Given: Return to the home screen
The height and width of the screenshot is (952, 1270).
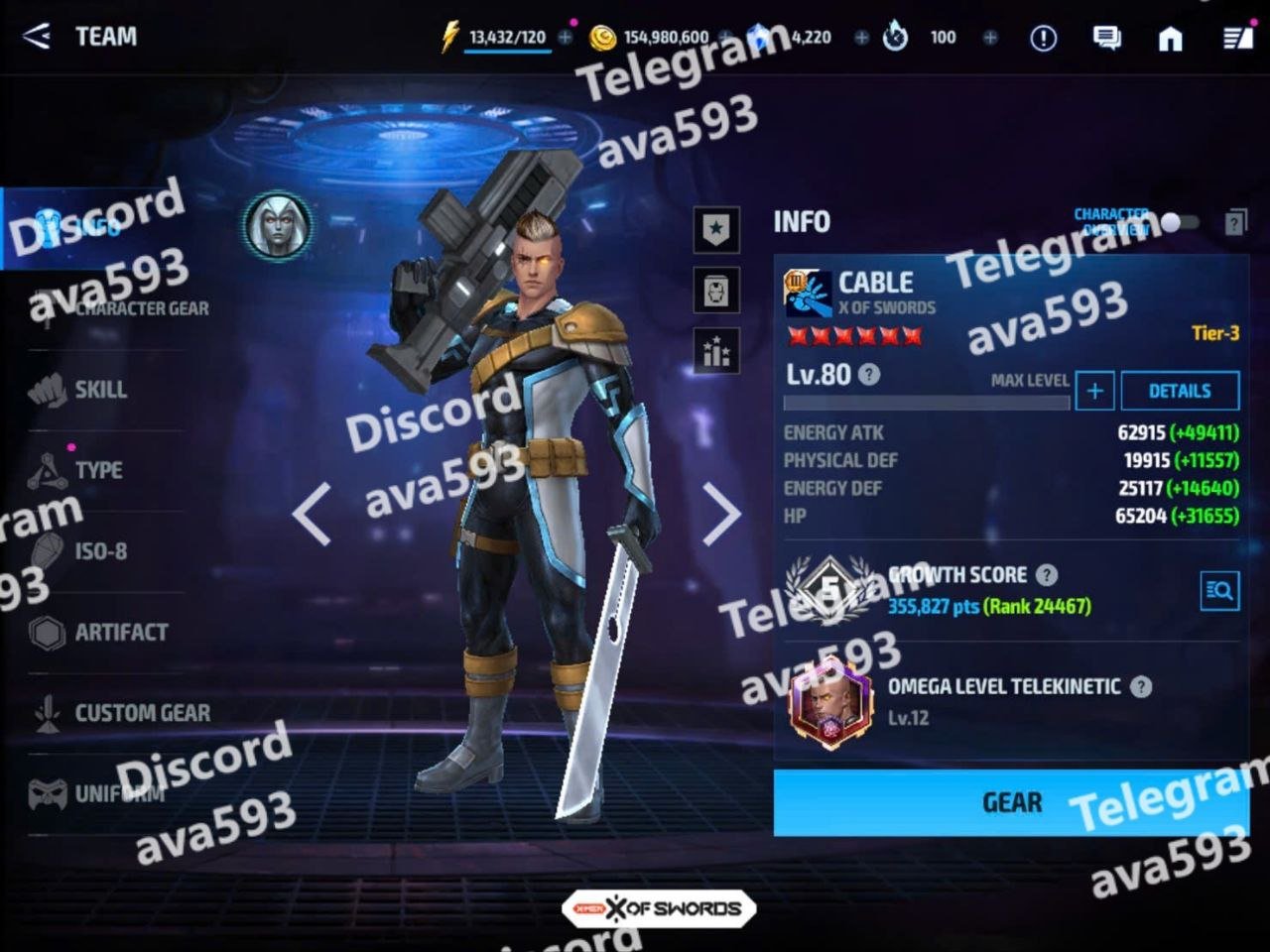Looking at the screenshot, I should (x=1171, y=38).
